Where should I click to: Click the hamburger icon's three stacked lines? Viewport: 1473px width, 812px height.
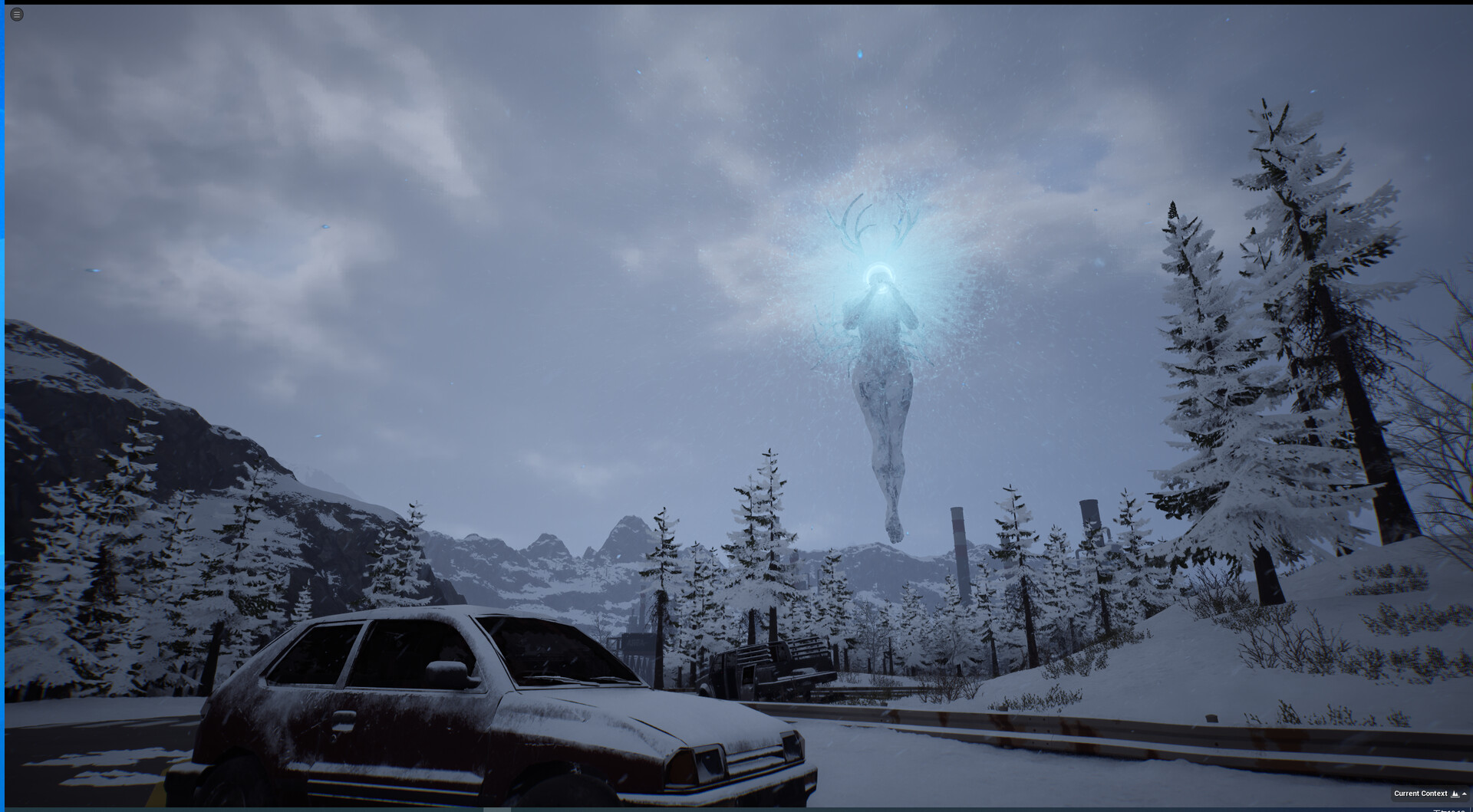tap(16, 14)
